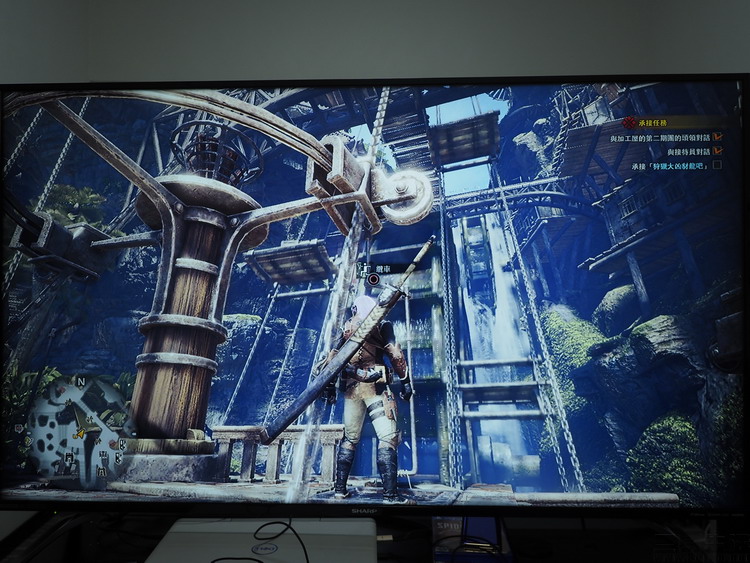Click the empty checkbox of the third objective

[716, 164]
